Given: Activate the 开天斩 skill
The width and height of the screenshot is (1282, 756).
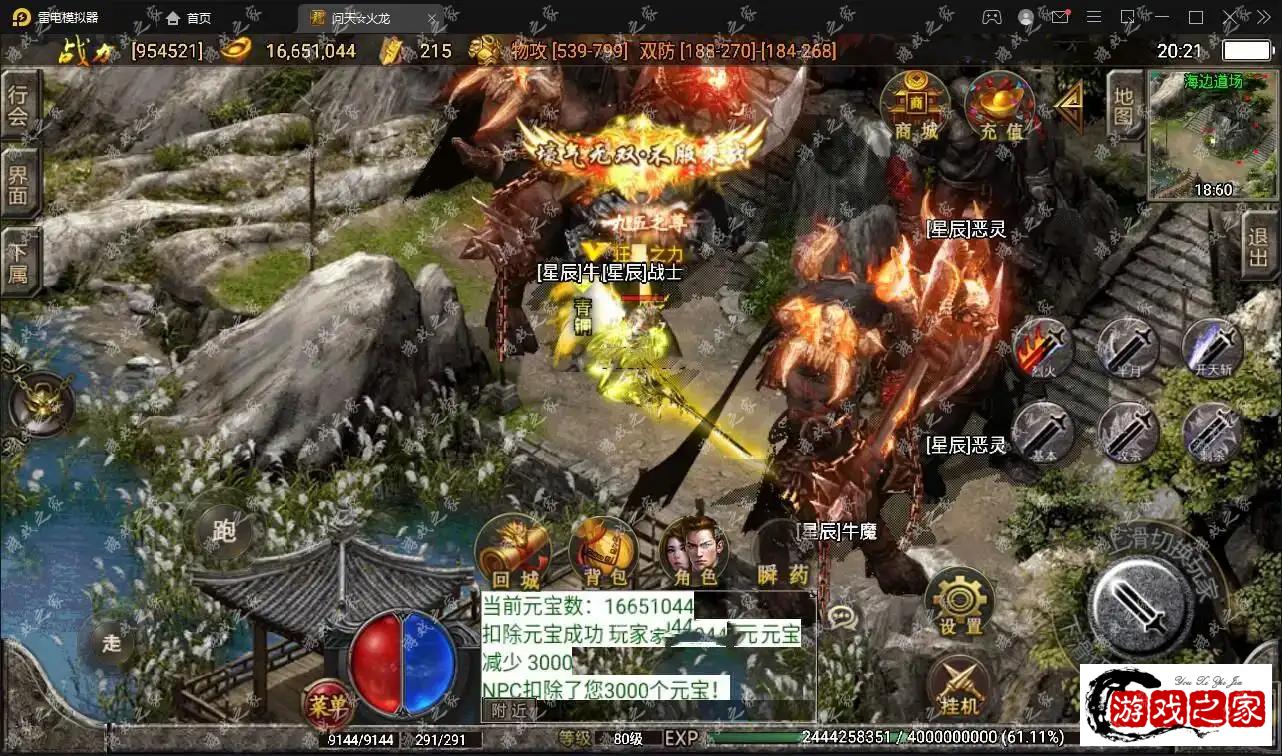Looking at the screenshot, I should coord(1212,349).
